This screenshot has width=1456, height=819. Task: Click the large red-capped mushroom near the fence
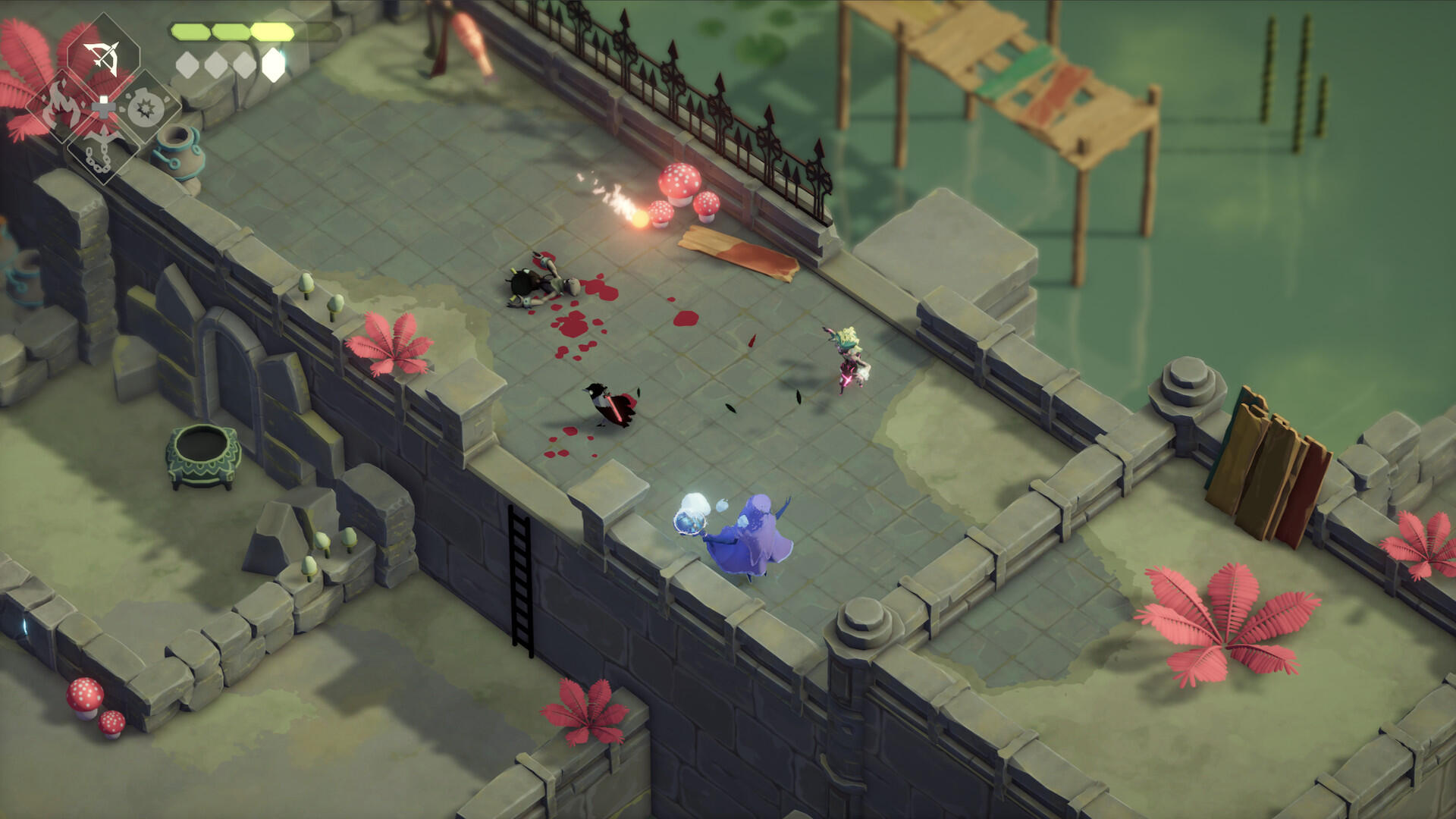pos(681,184)
